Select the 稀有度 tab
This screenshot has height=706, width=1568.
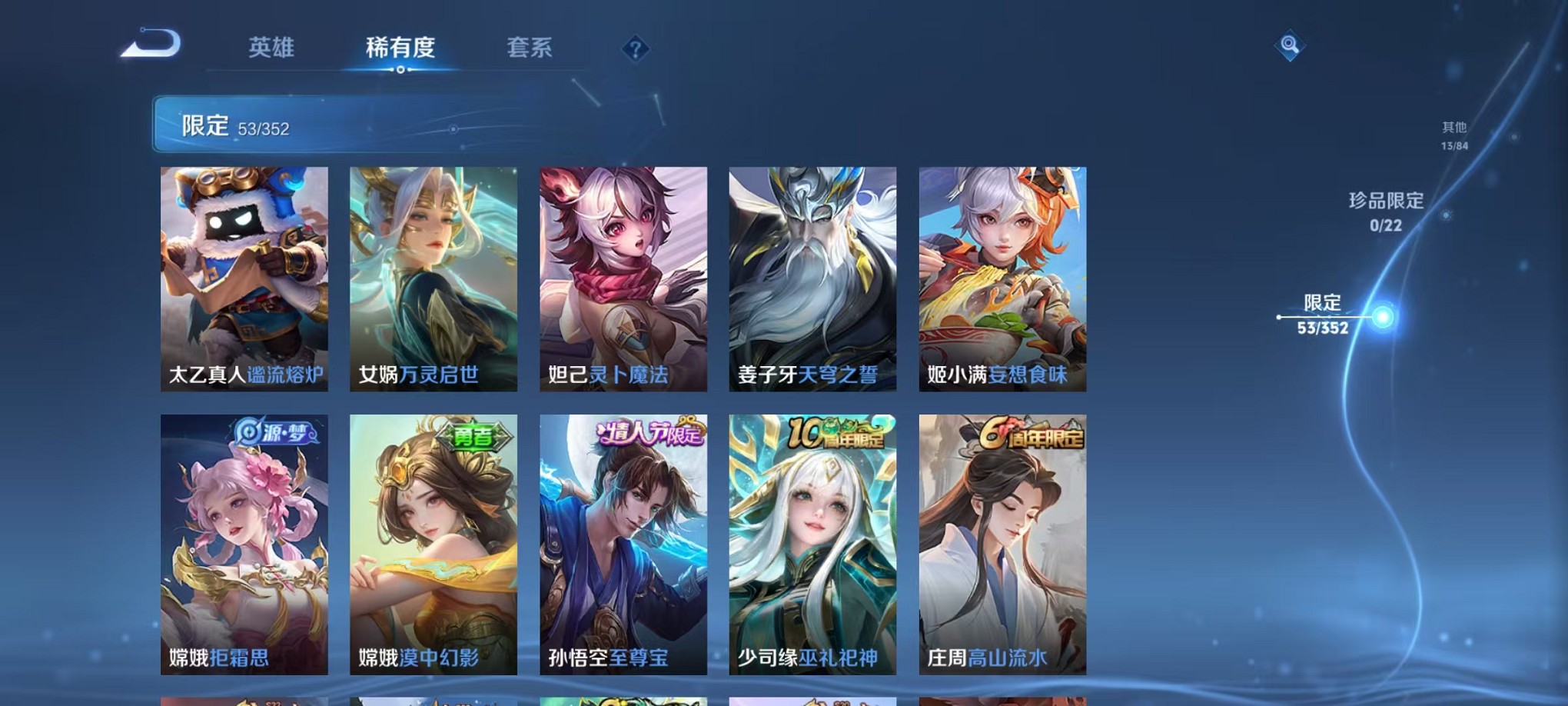click(x=400, y=48)
